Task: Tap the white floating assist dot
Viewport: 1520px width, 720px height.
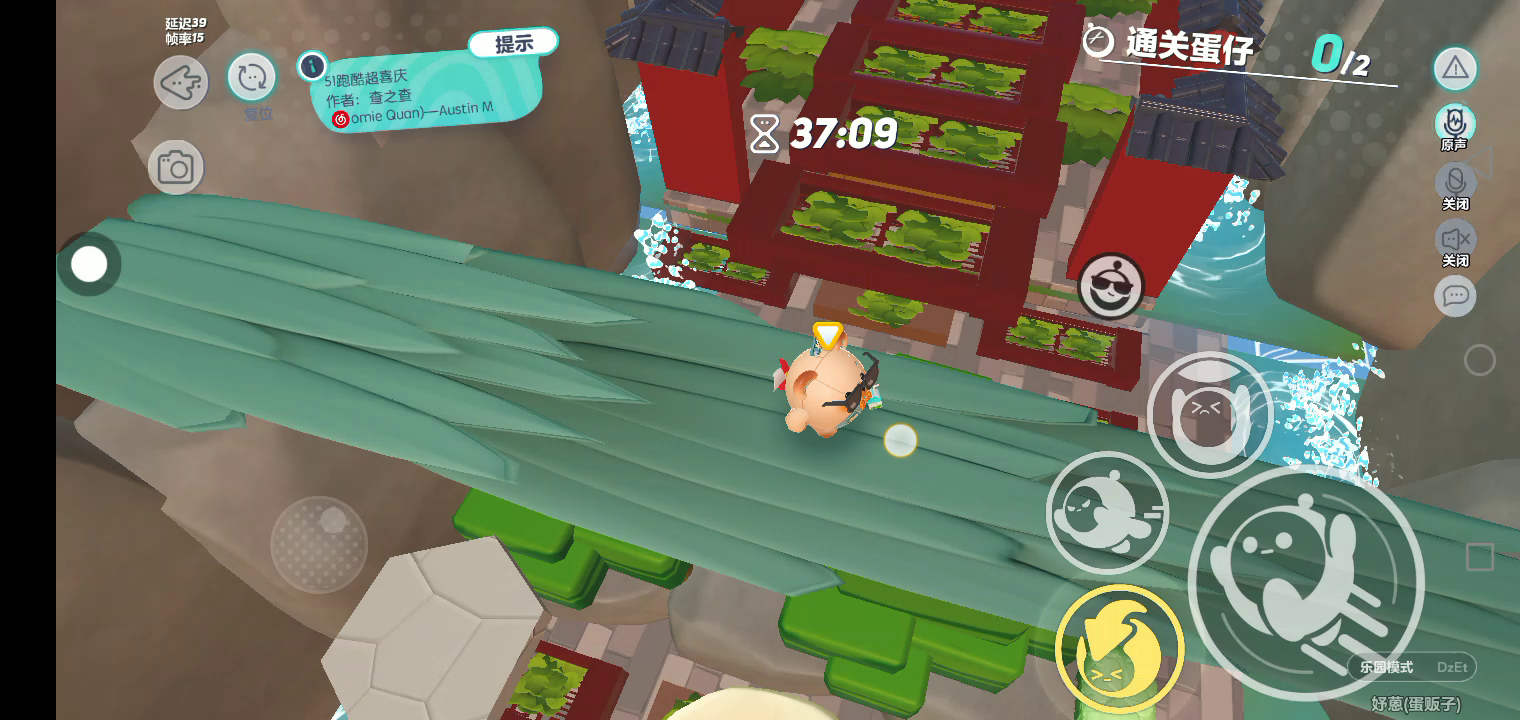Action: [x=89, y=265]
